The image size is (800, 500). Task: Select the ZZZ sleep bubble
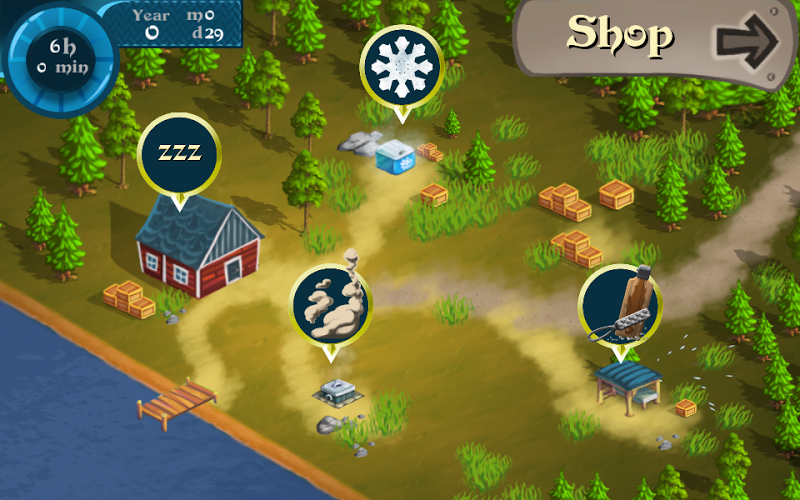[x=179, y=153]
